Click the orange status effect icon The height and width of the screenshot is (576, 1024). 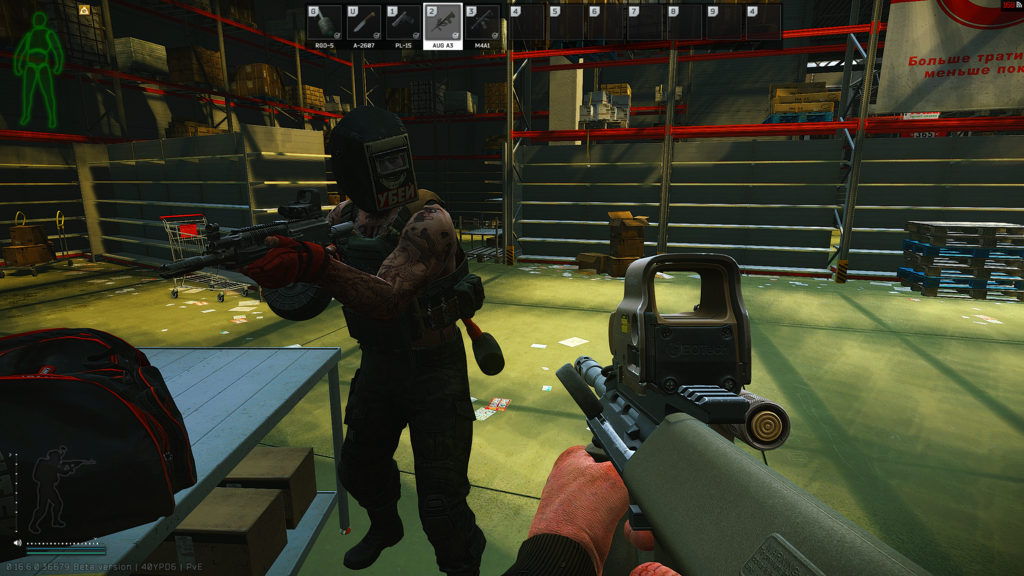(x=84, y=10)
